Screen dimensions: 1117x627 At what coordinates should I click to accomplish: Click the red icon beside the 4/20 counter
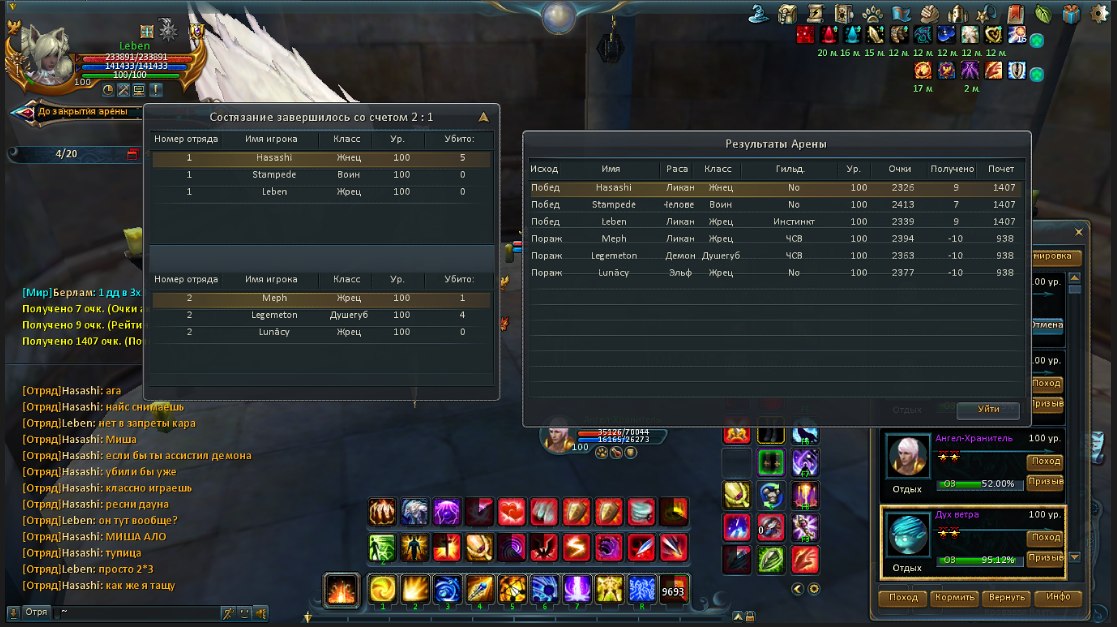click(x=132, y=154)
